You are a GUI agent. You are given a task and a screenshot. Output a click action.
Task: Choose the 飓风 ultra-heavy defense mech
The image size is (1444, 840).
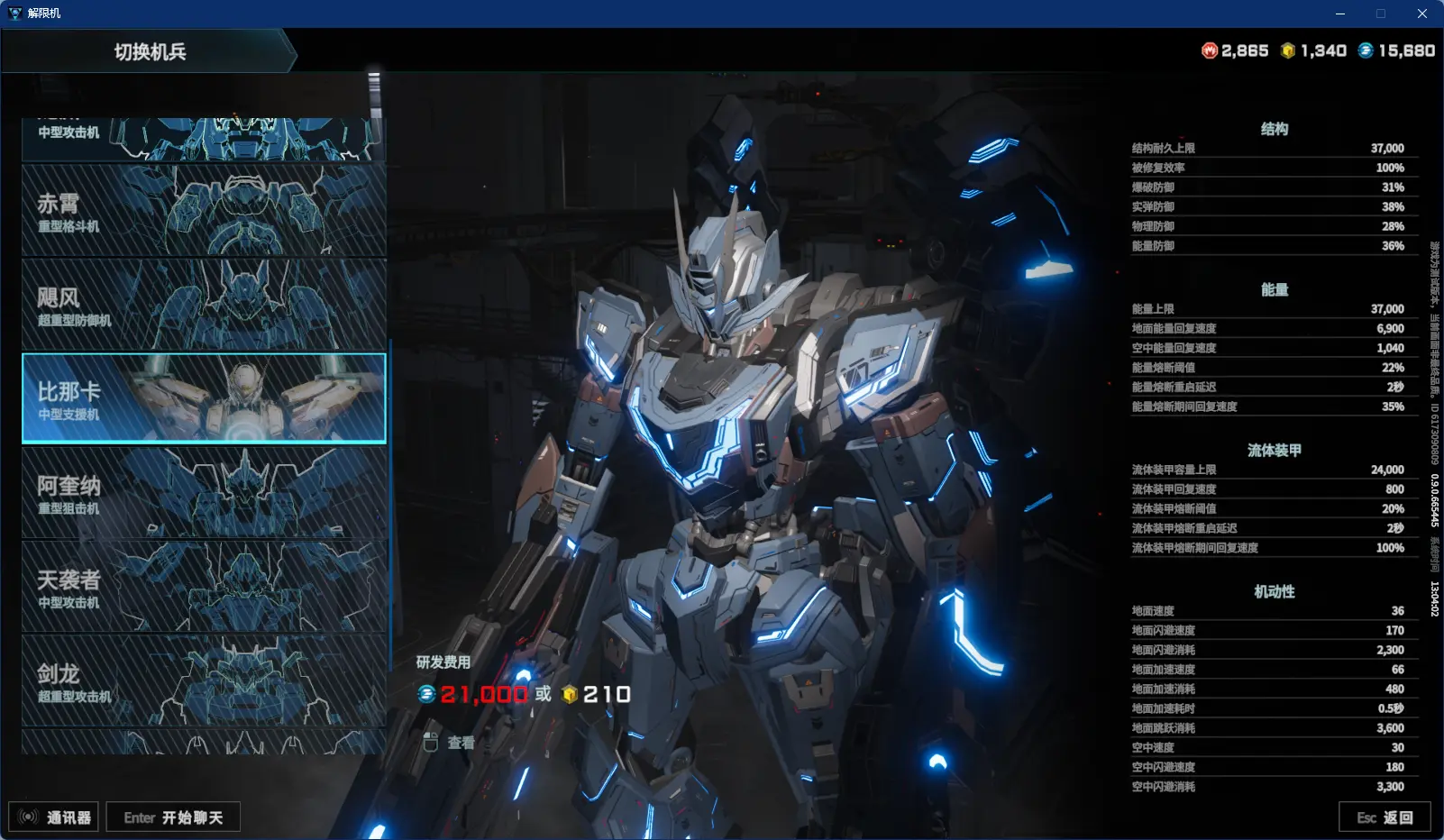(x=204, y=305)
